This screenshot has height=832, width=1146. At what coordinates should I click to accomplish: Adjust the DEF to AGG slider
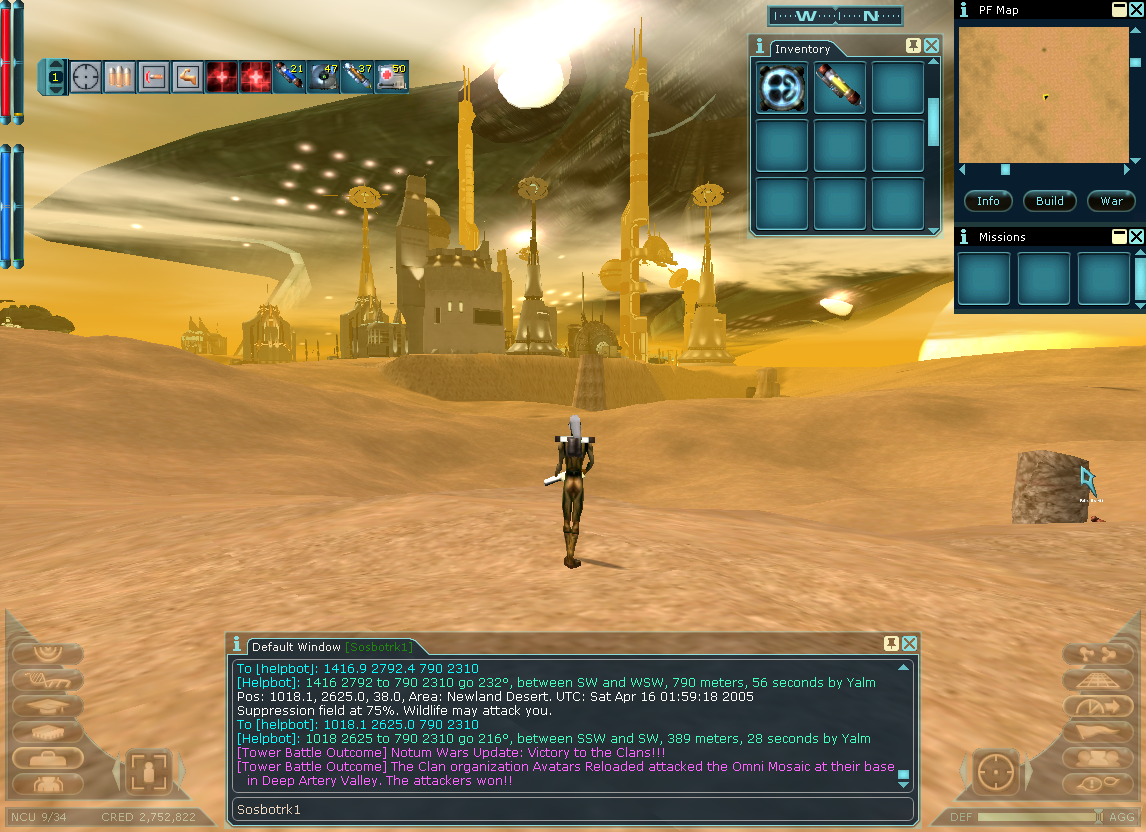click(1100, 817)
